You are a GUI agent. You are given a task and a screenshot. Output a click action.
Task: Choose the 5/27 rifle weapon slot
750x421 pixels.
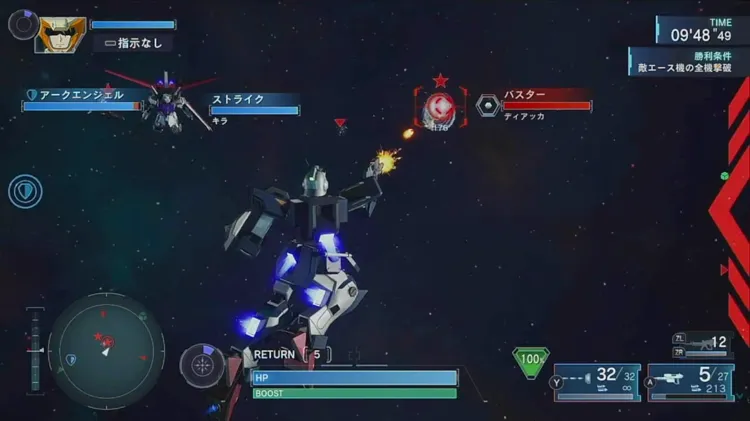[x=690, y=381]
